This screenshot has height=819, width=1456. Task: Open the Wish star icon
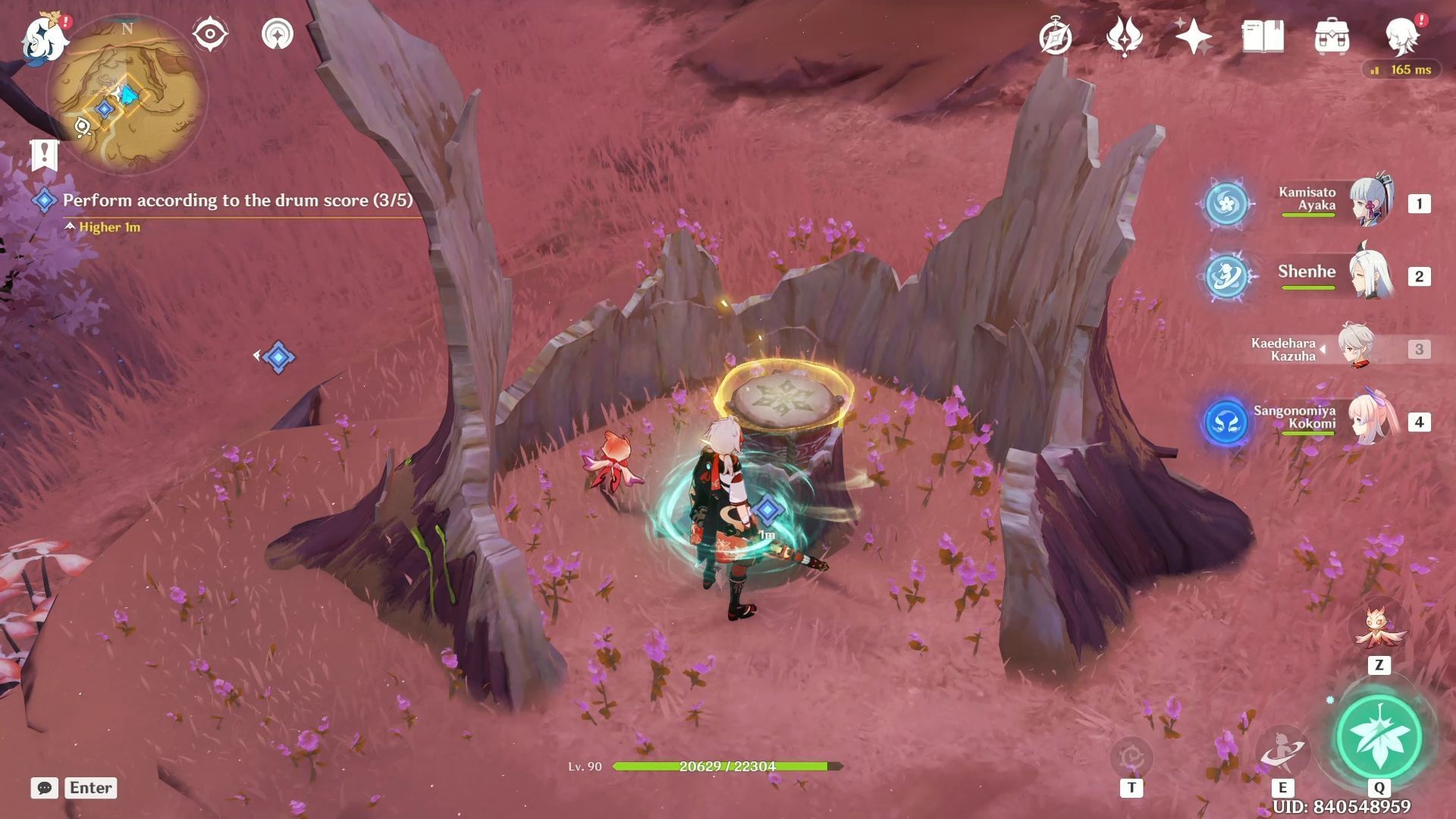[x=1193, y=36]
